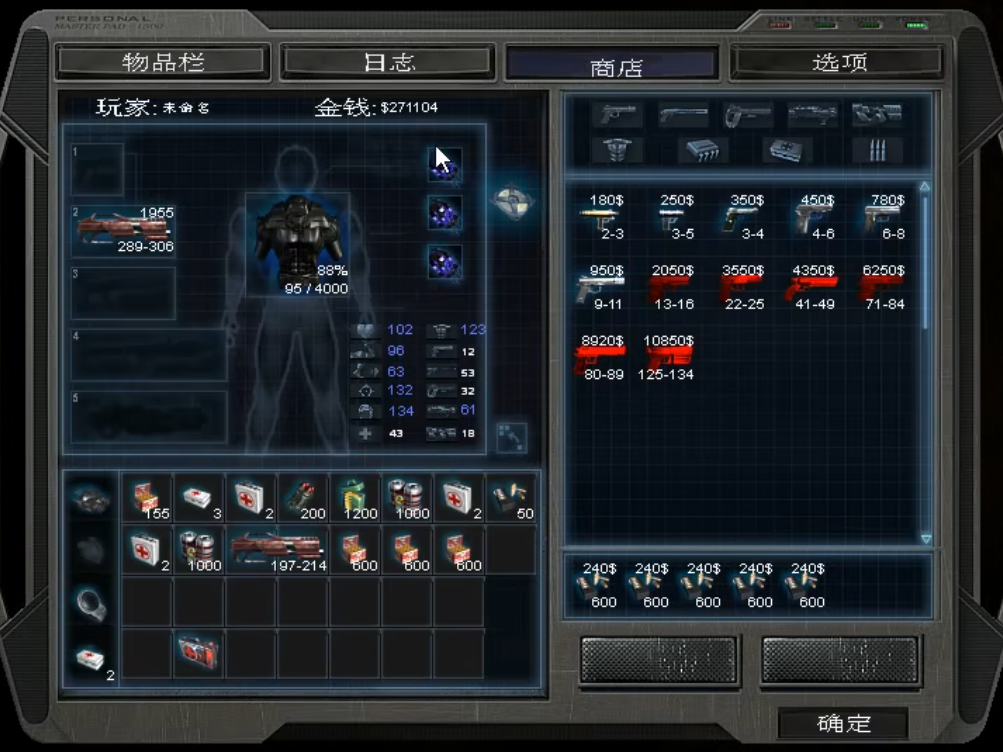This screenshot has width=1003, height=752.
Task: Show the pistol category in the shop
Action: click(x=616, y=114)
